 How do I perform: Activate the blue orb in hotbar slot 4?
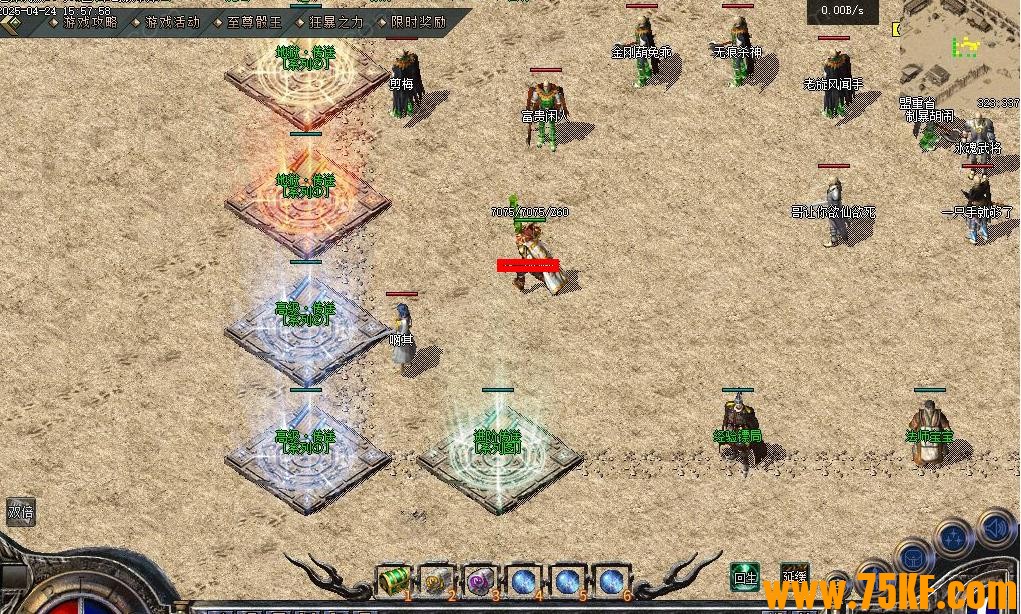(x=524, y=581)
